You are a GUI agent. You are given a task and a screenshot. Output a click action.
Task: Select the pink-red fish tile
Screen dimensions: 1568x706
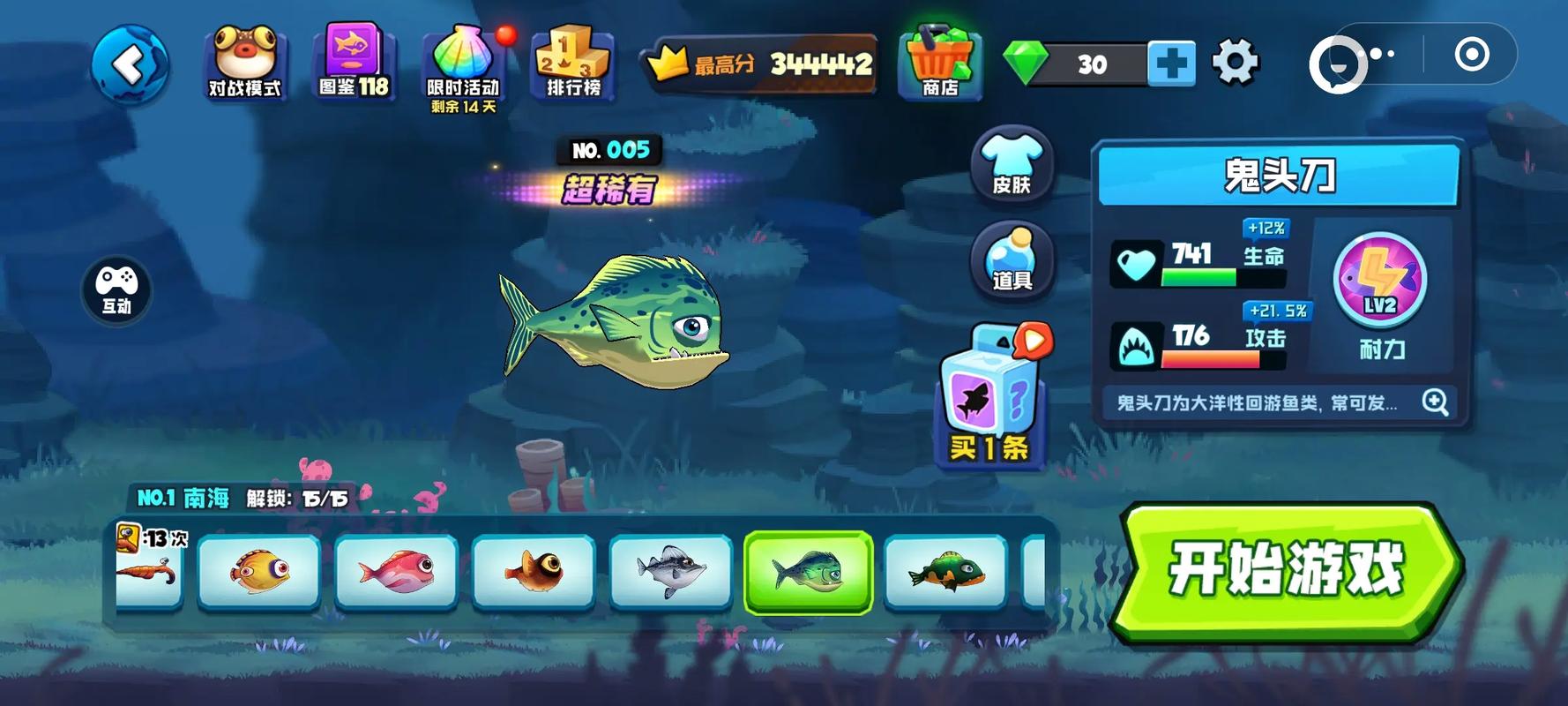397,571
